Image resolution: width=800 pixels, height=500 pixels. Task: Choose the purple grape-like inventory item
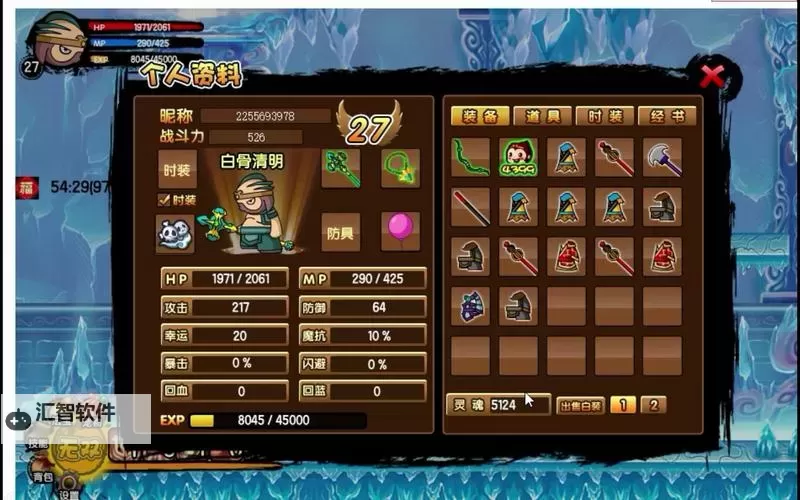click(x=470, y=306)
